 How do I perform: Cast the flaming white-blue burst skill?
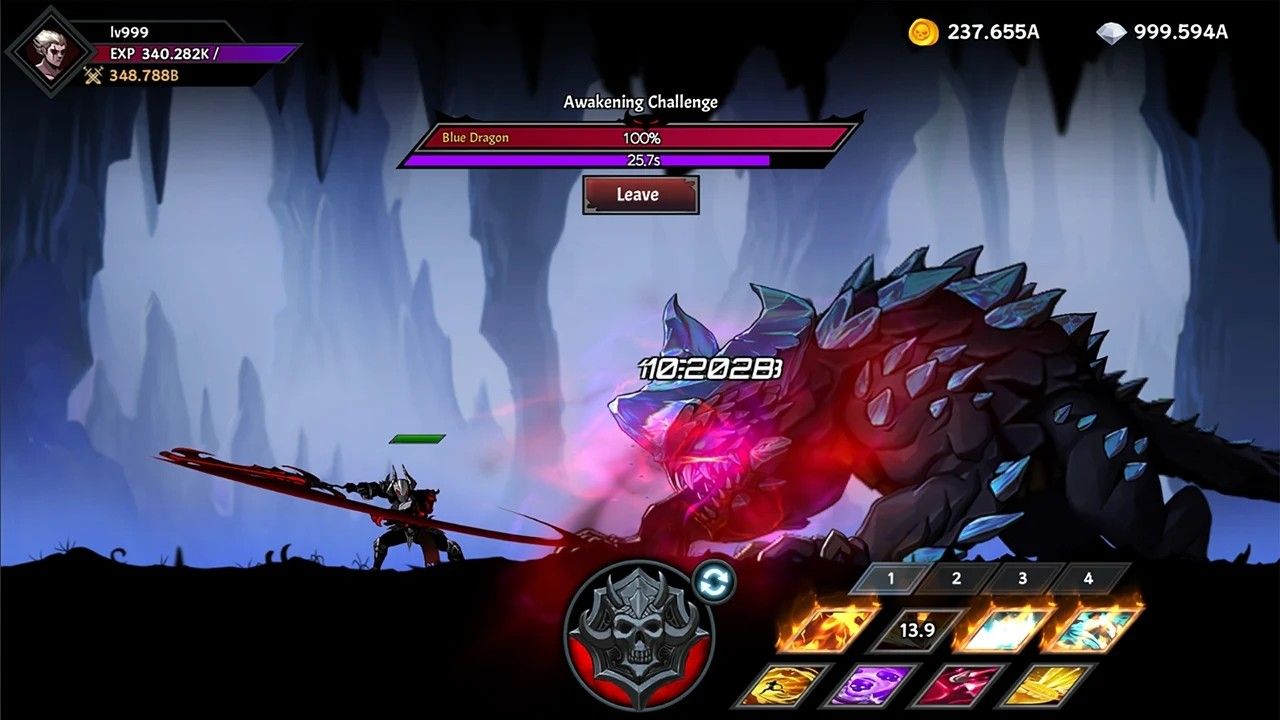click(x=1004, y=628)
